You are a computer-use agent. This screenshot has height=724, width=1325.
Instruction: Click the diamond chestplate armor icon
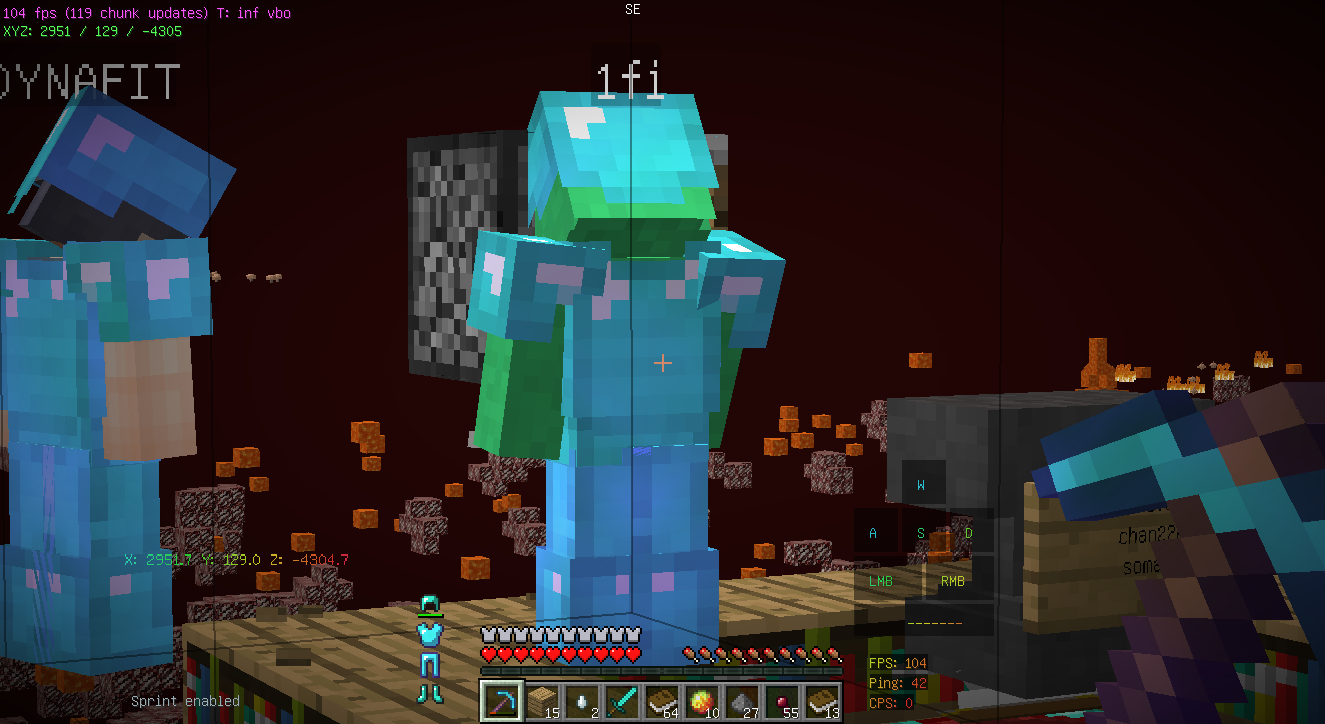click(x=430, y=633)
